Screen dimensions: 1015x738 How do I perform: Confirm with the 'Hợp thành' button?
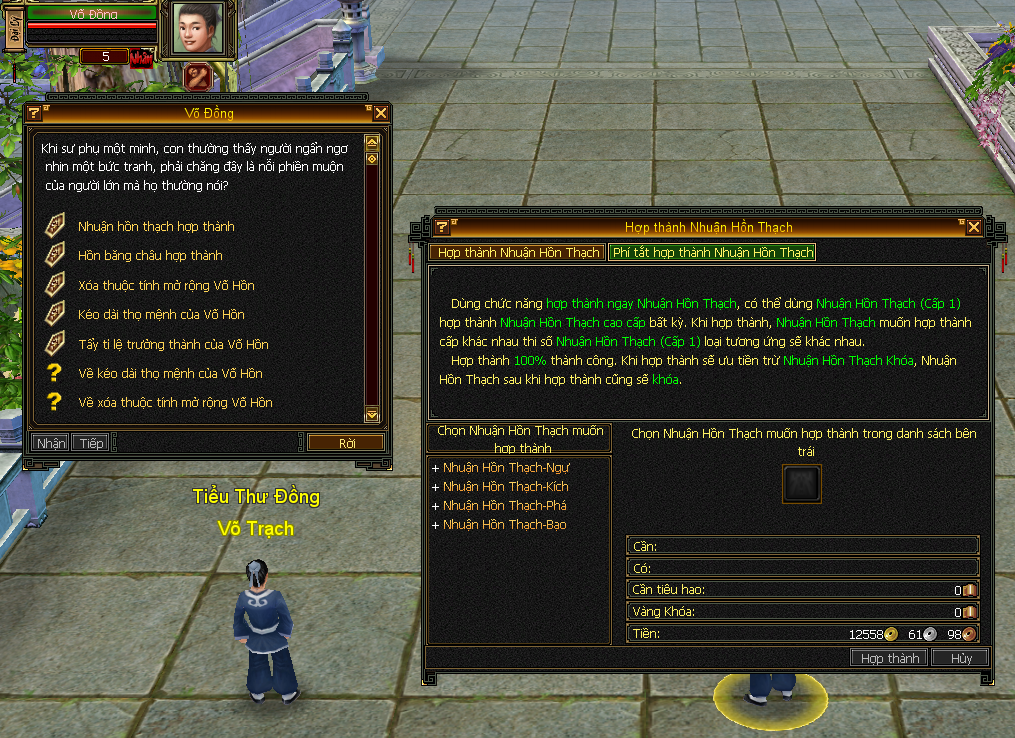(x=889, y=658)
